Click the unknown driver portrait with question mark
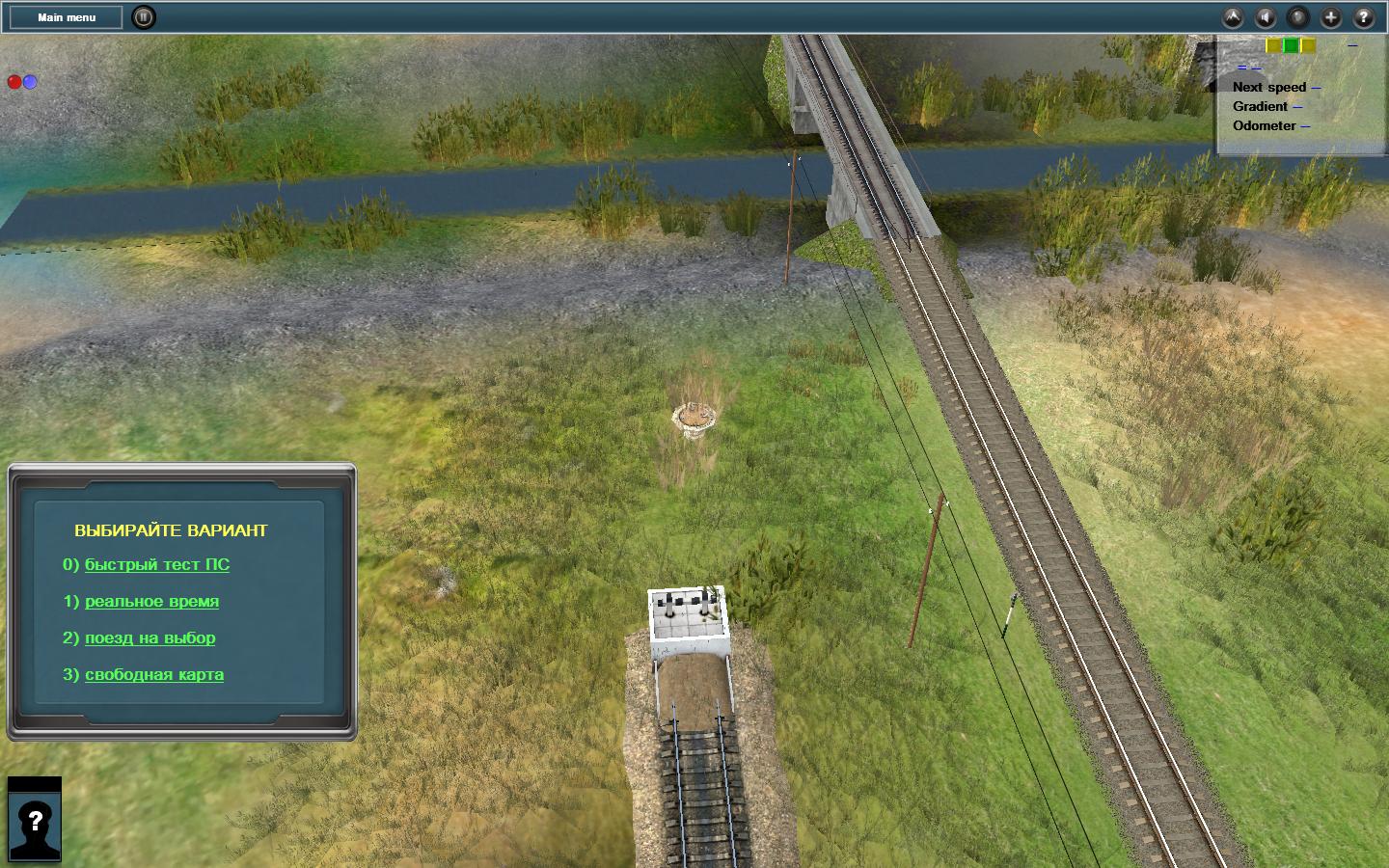Viewport: 1389px width, 868px height. 35,821
